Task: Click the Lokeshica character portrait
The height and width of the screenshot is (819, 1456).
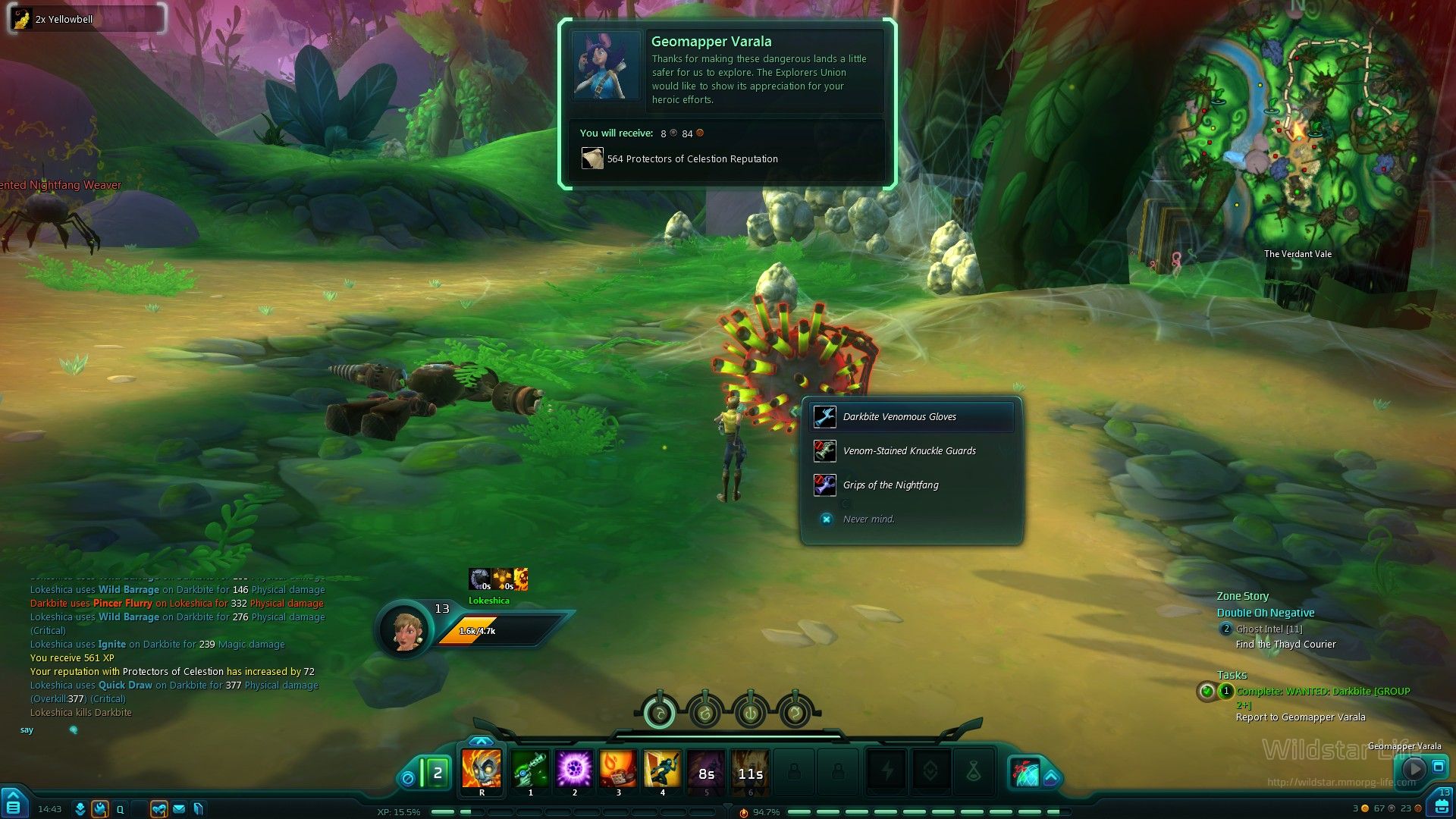Action: (404, 629)
